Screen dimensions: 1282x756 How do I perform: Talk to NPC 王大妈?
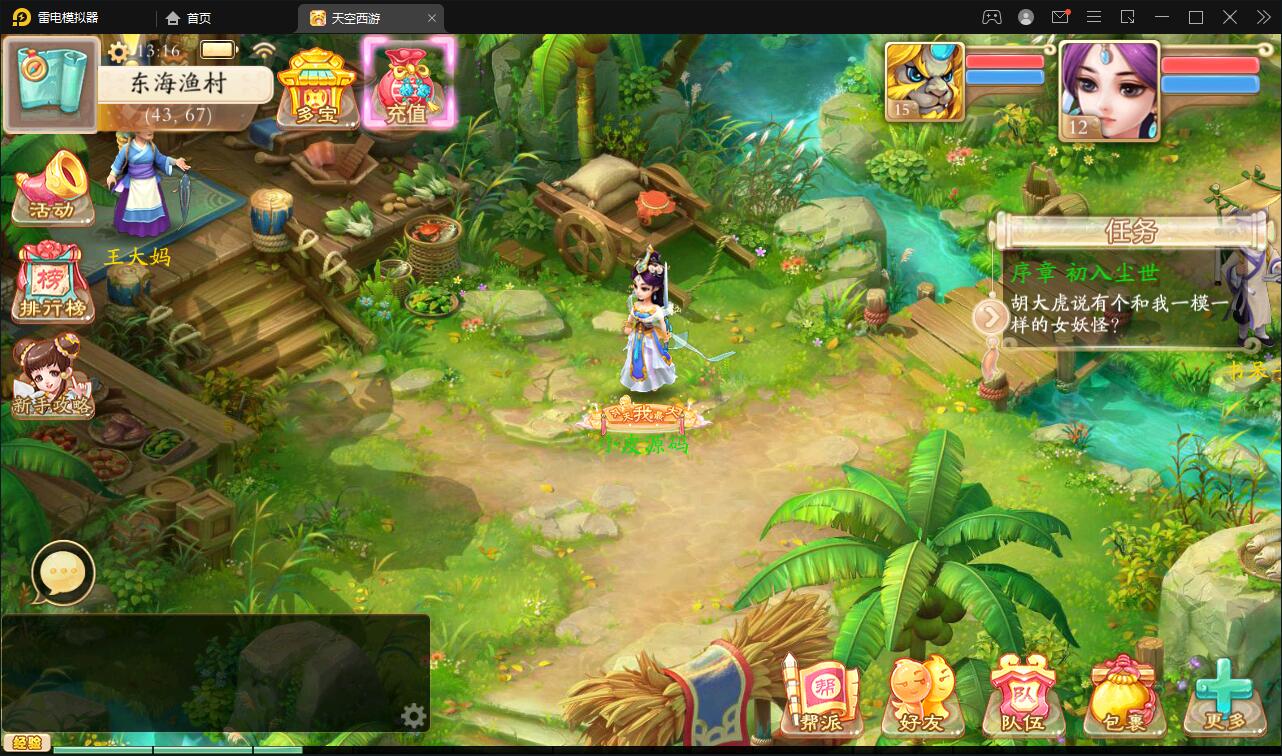140,195
